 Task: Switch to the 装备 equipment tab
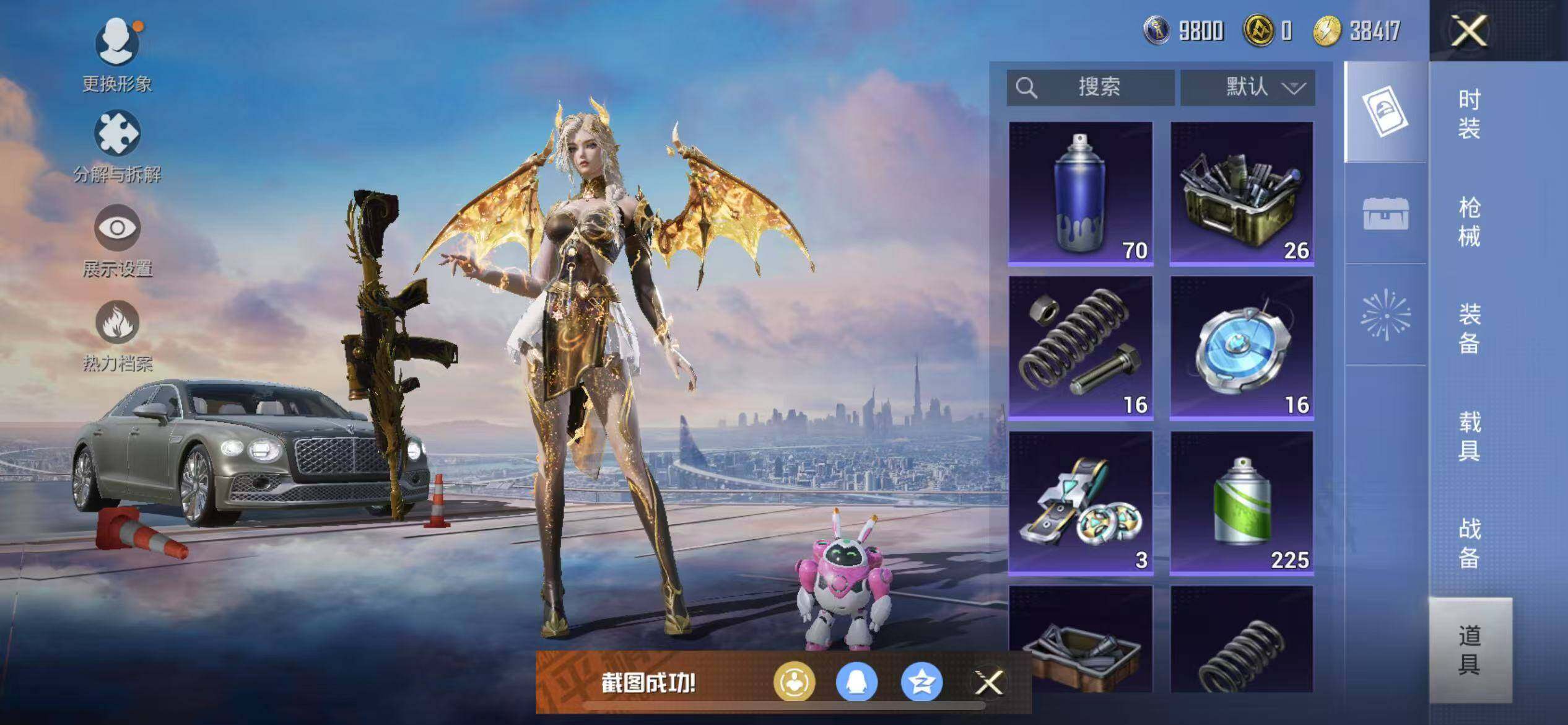pyautogui.click(x=1469, y=328)
